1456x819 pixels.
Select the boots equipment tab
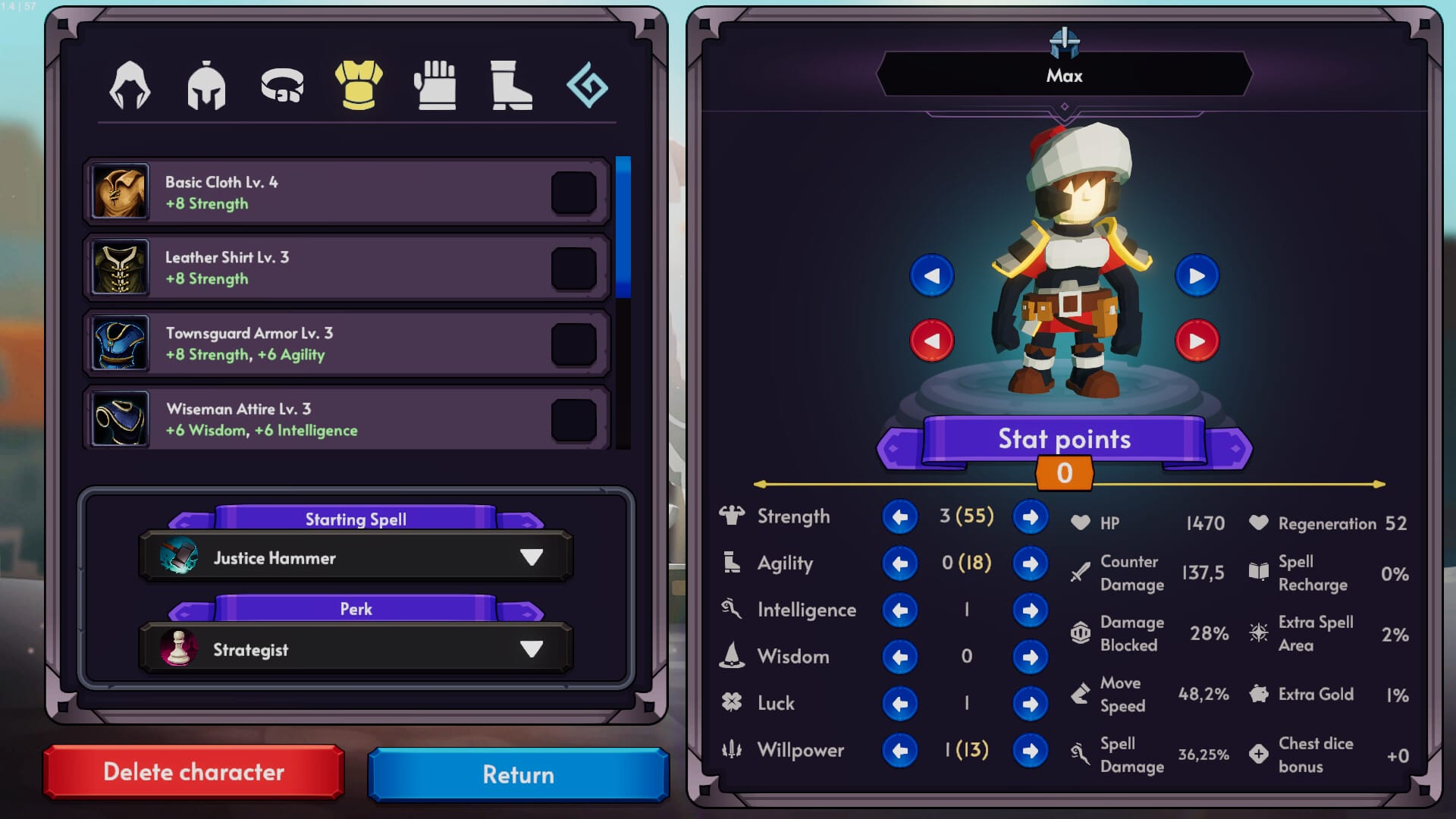tap(511, 87)
